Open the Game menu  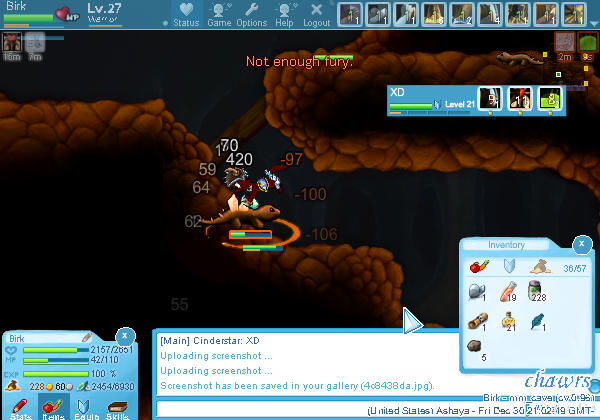click(219, 15)
